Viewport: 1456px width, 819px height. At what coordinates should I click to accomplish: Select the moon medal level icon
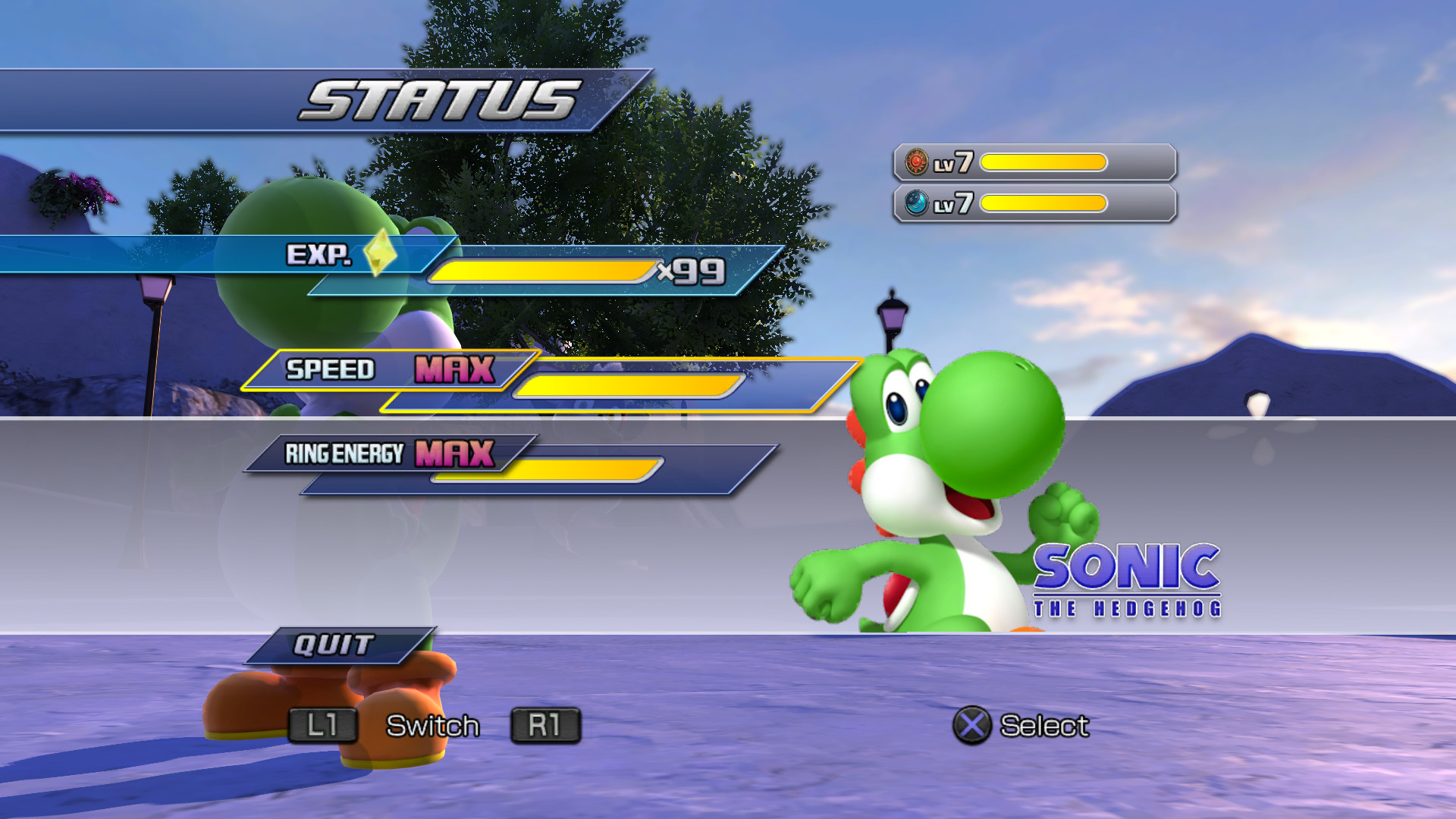click(x=918, y=203)
